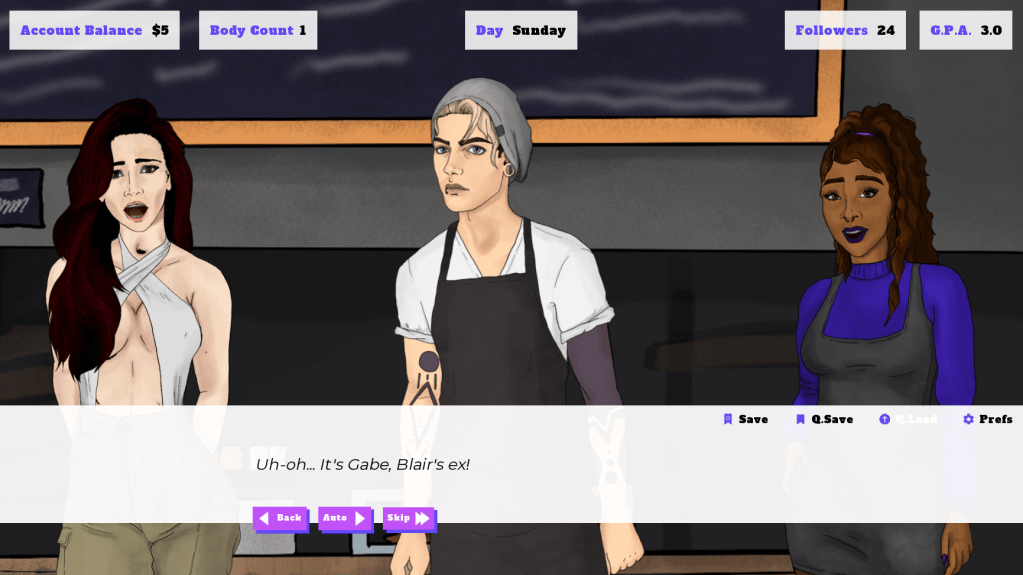Click the Save button

(x=746, y=419)
